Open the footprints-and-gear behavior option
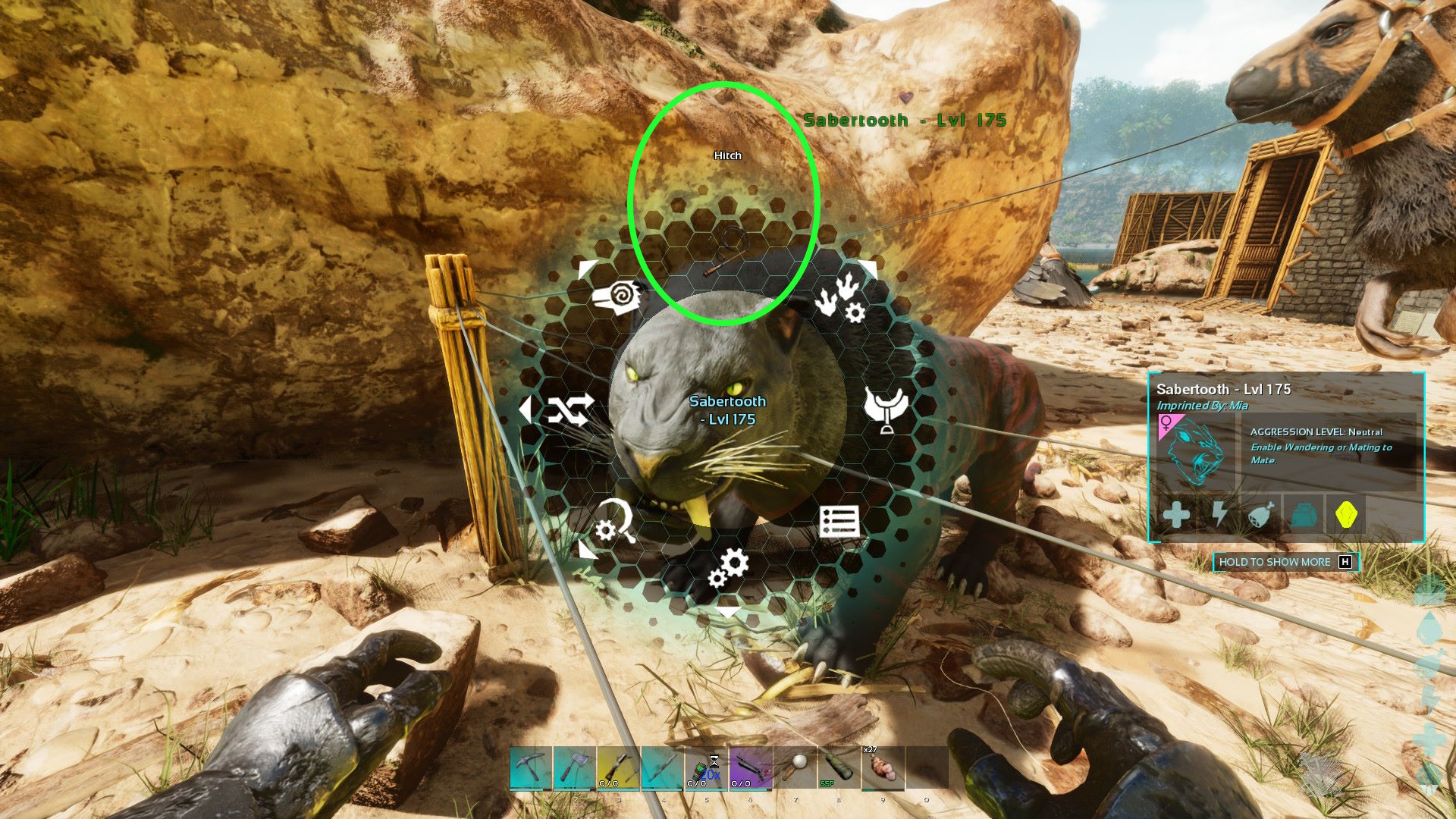This screenshot has width=1456, height=819. point(841,299)
